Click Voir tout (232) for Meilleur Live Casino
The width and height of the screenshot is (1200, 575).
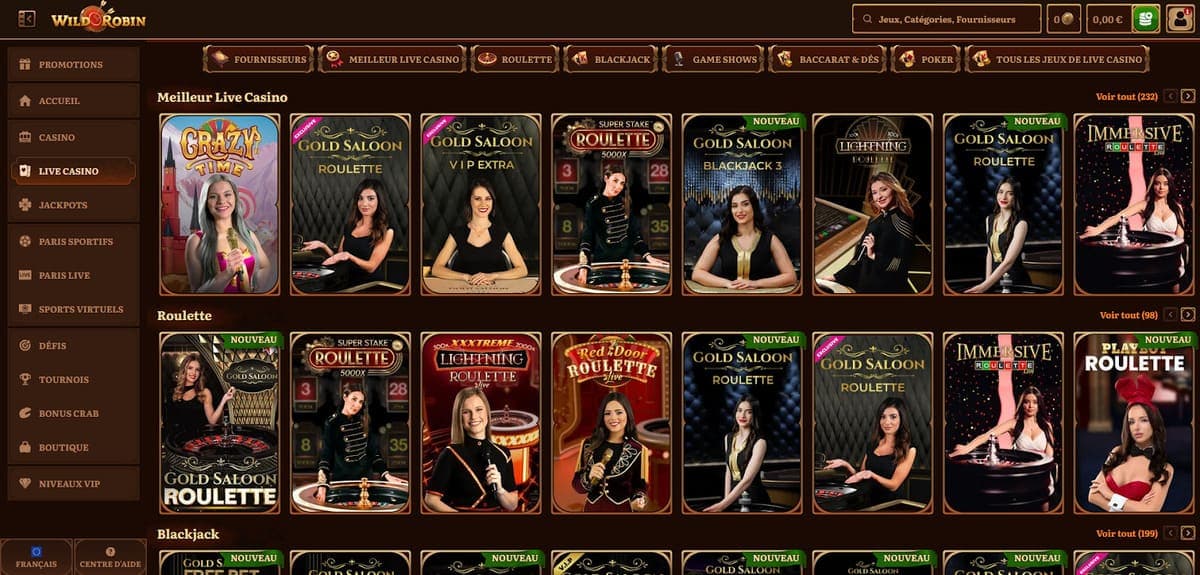point(1126,97)
